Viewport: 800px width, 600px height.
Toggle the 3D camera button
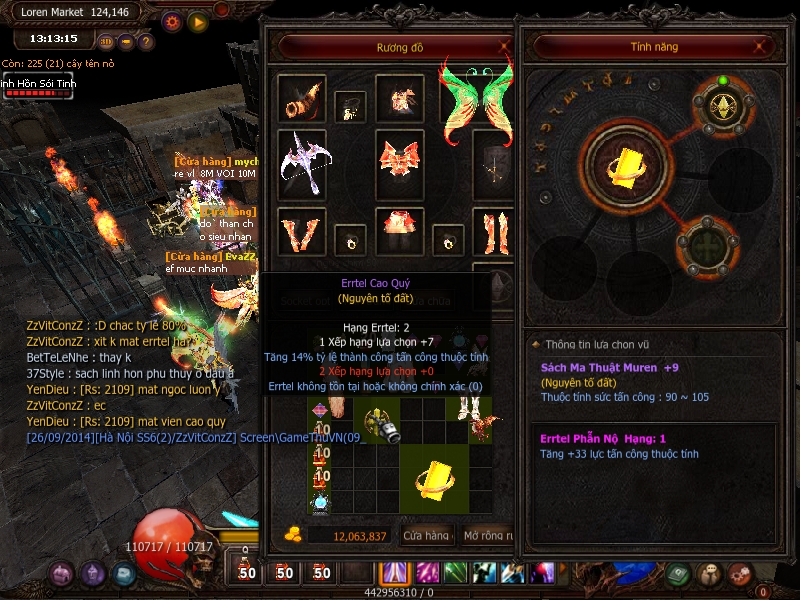pos(106,42)
